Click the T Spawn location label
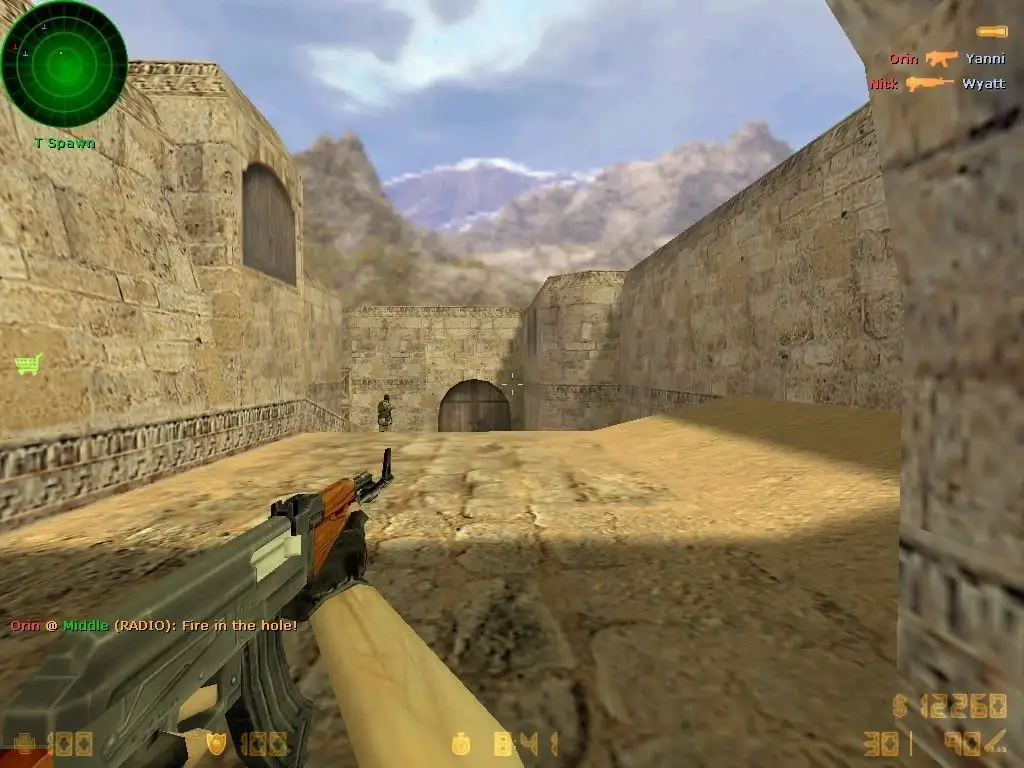Viewport: 1024px width, 768px height. coord(64,143)
